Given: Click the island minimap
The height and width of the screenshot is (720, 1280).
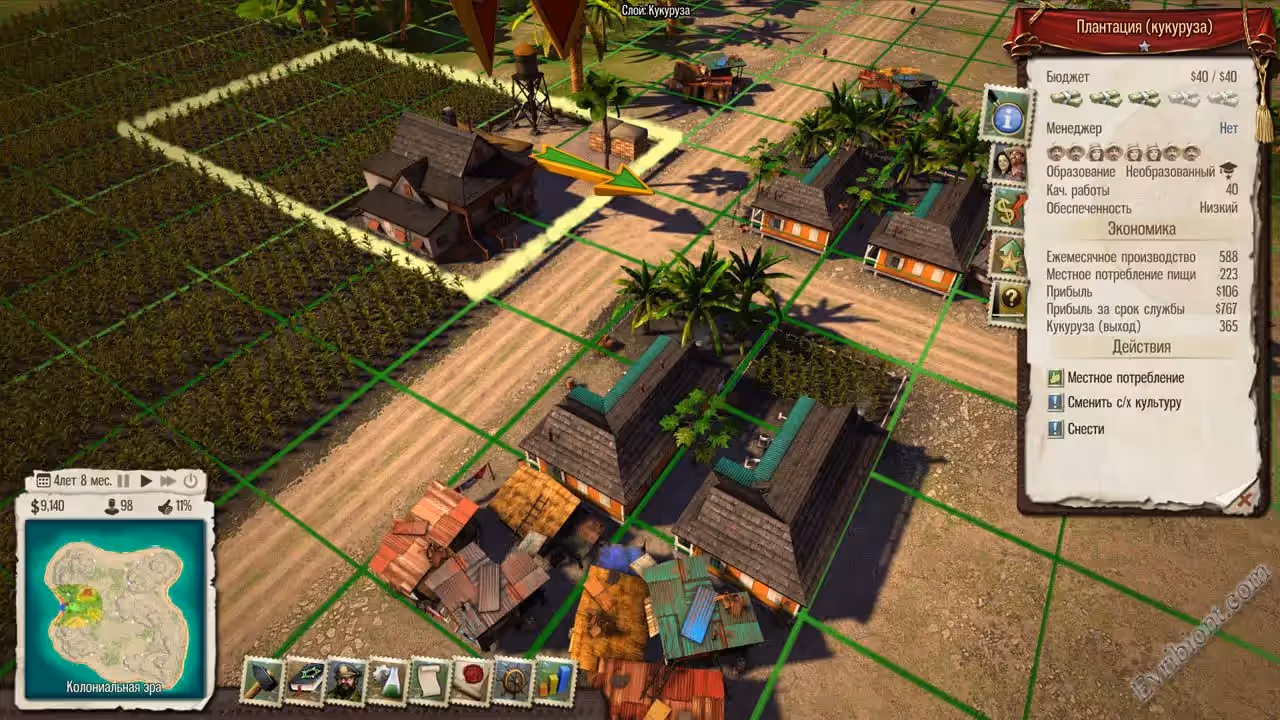Looking at the screenshot, I should click(115, 610).
